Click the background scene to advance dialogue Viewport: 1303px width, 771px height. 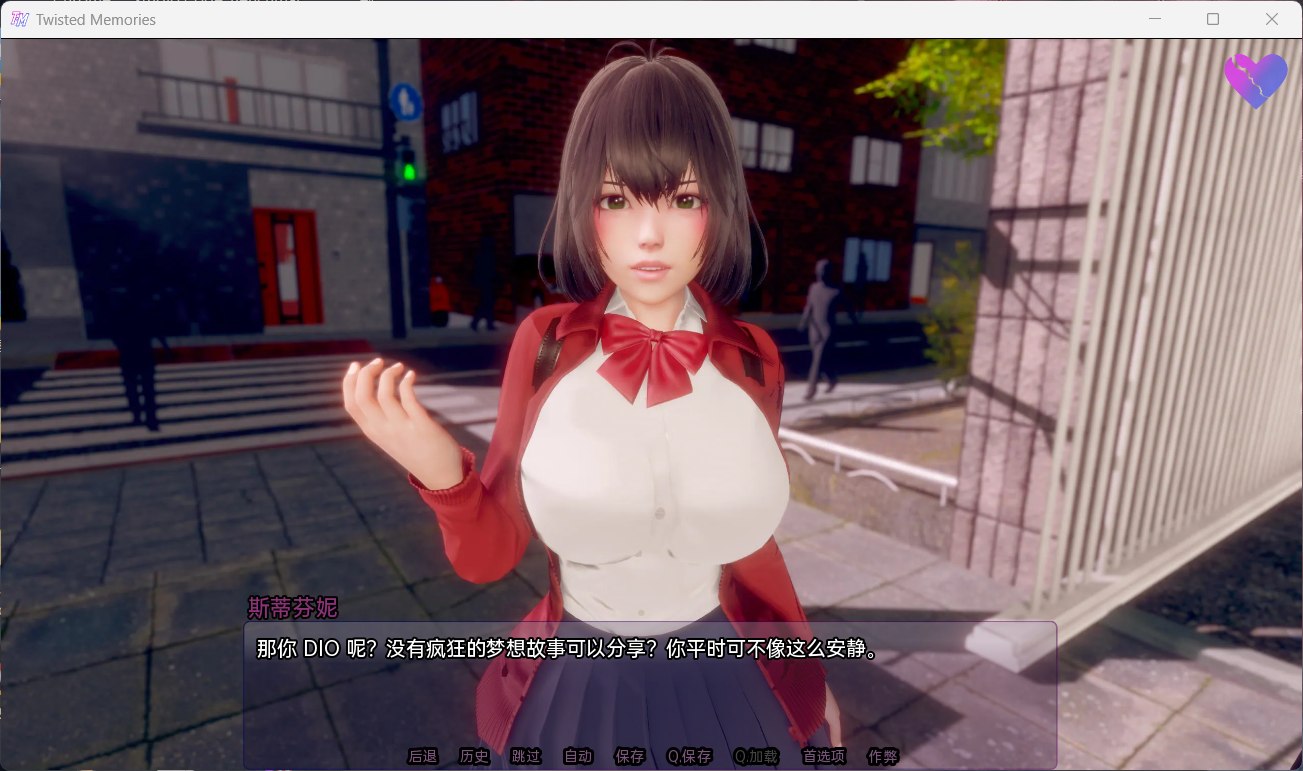click(150, 300)
